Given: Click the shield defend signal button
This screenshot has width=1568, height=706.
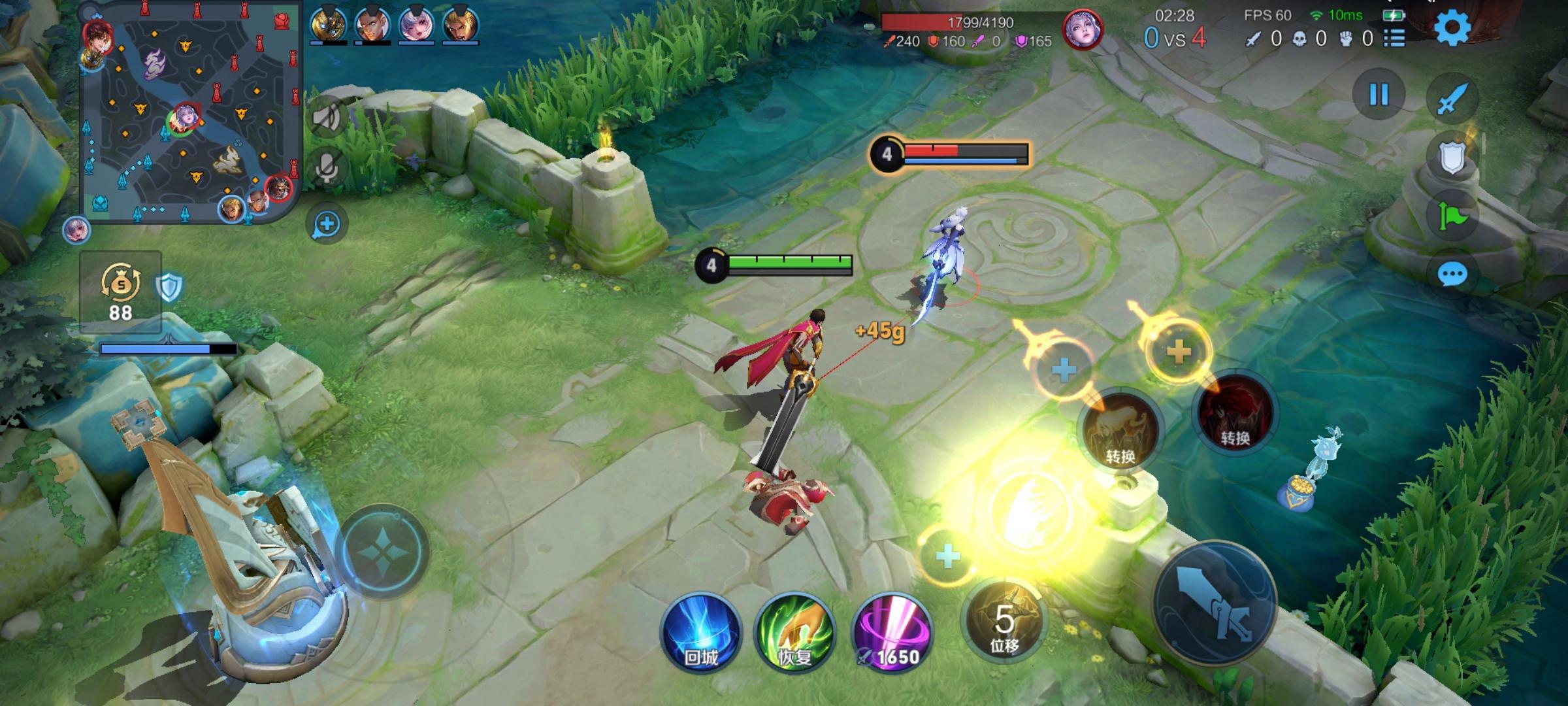Looking at the screenshot, I should tap(1452, 157).
